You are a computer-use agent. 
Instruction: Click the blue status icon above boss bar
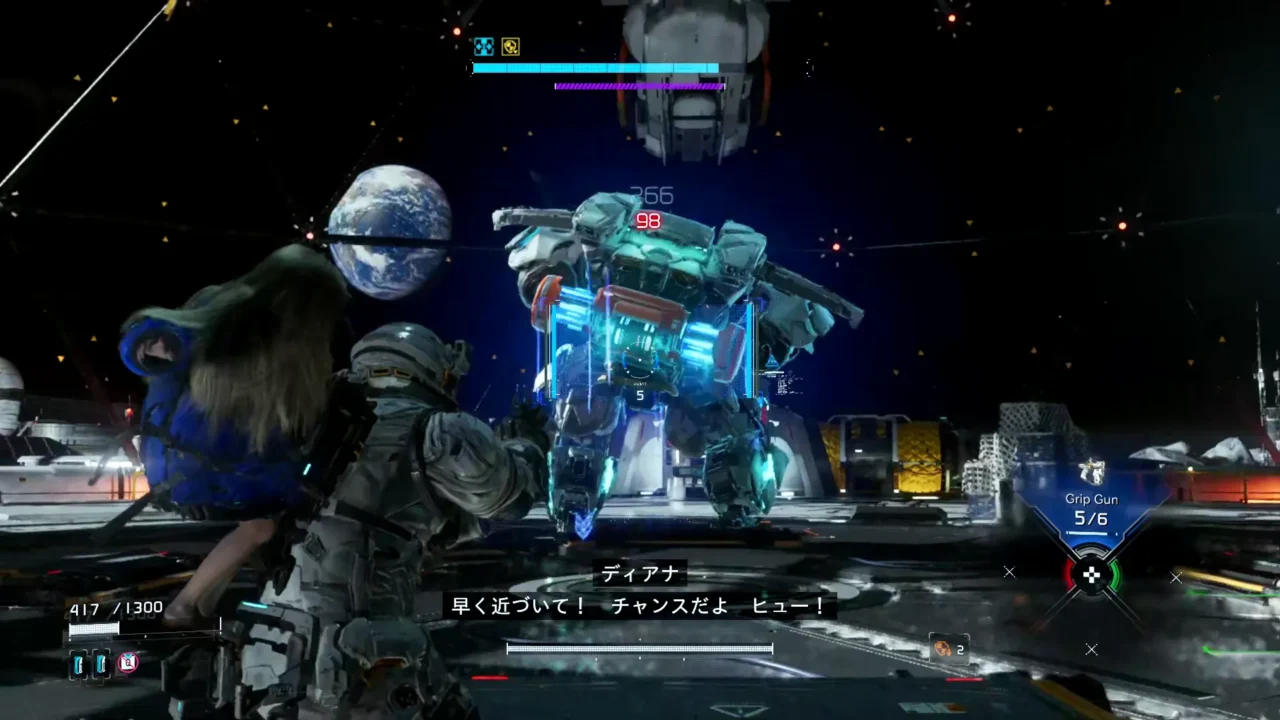point(484,46)
